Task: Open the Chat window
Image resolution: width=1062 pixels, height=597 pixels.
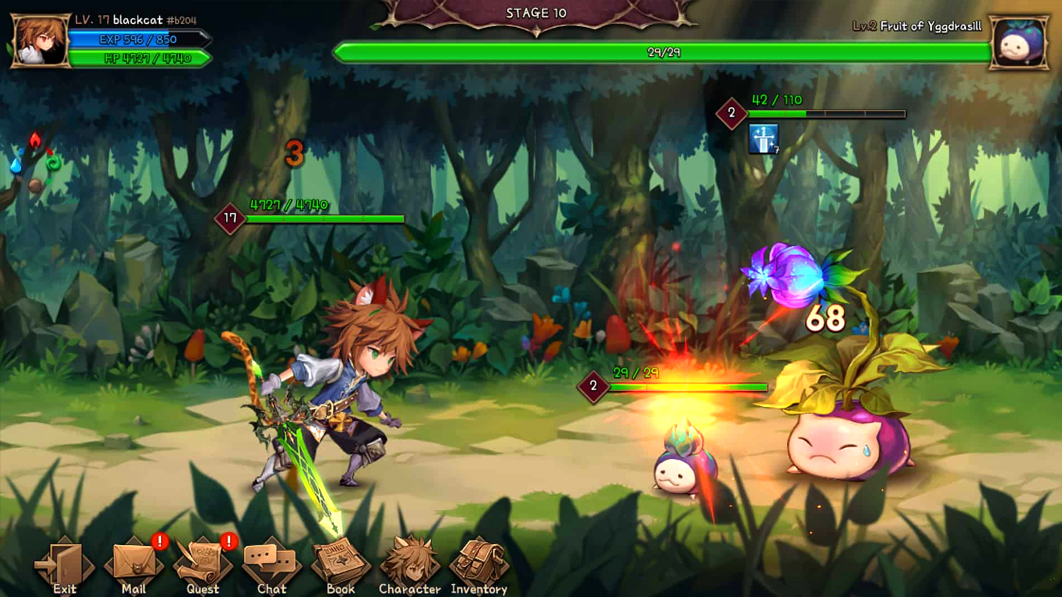Action: 271,564
